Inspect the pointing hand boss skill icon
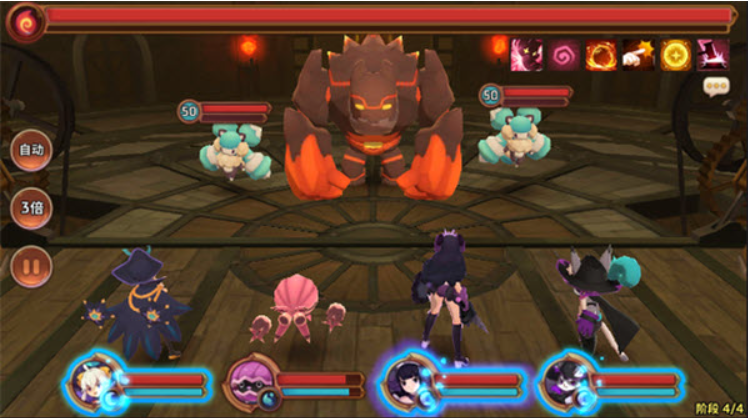748x418 pixels. 638,55
